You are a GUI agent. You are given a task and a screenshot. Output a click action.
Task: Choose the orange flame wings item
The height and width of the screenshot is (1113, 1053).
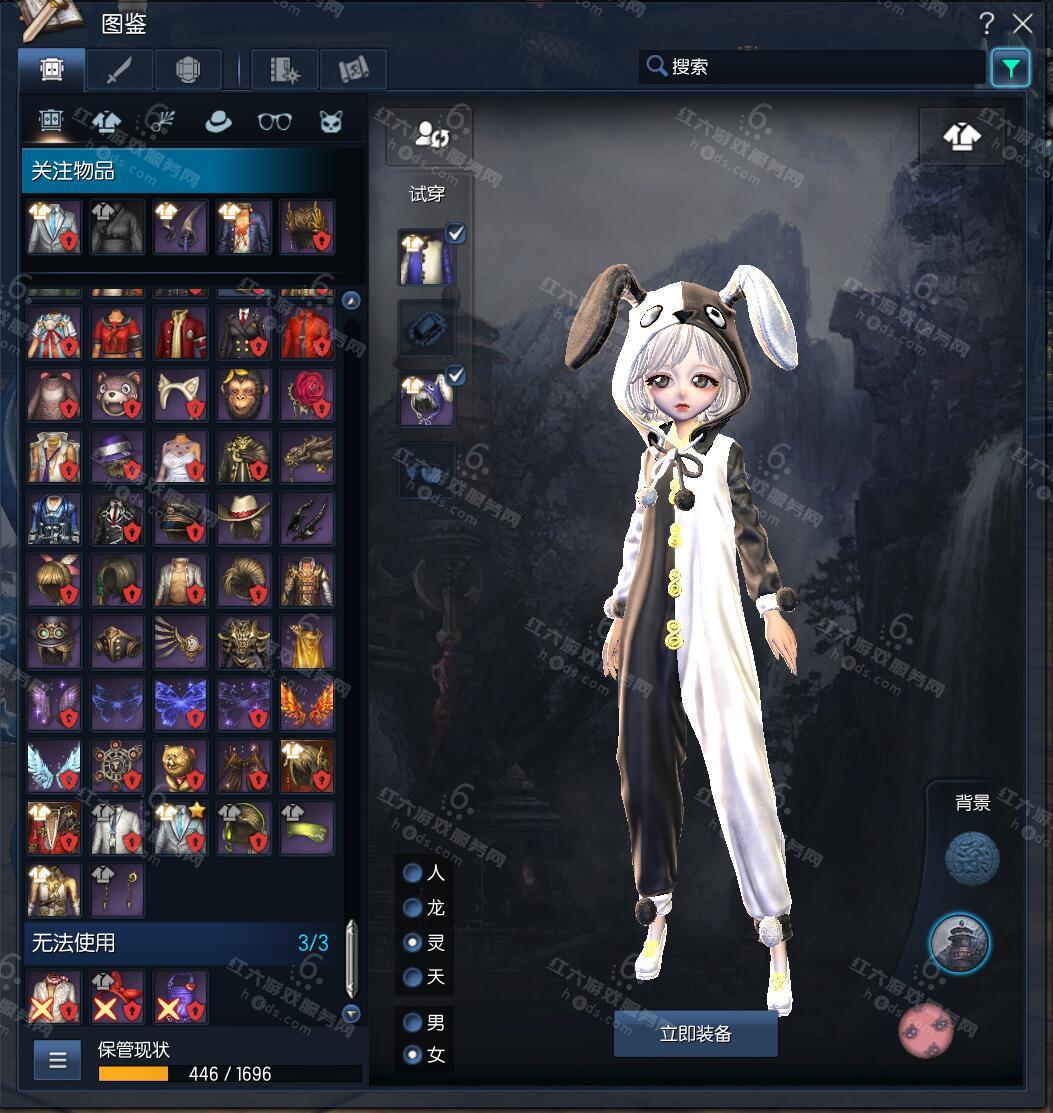click(x=306, y=704)
